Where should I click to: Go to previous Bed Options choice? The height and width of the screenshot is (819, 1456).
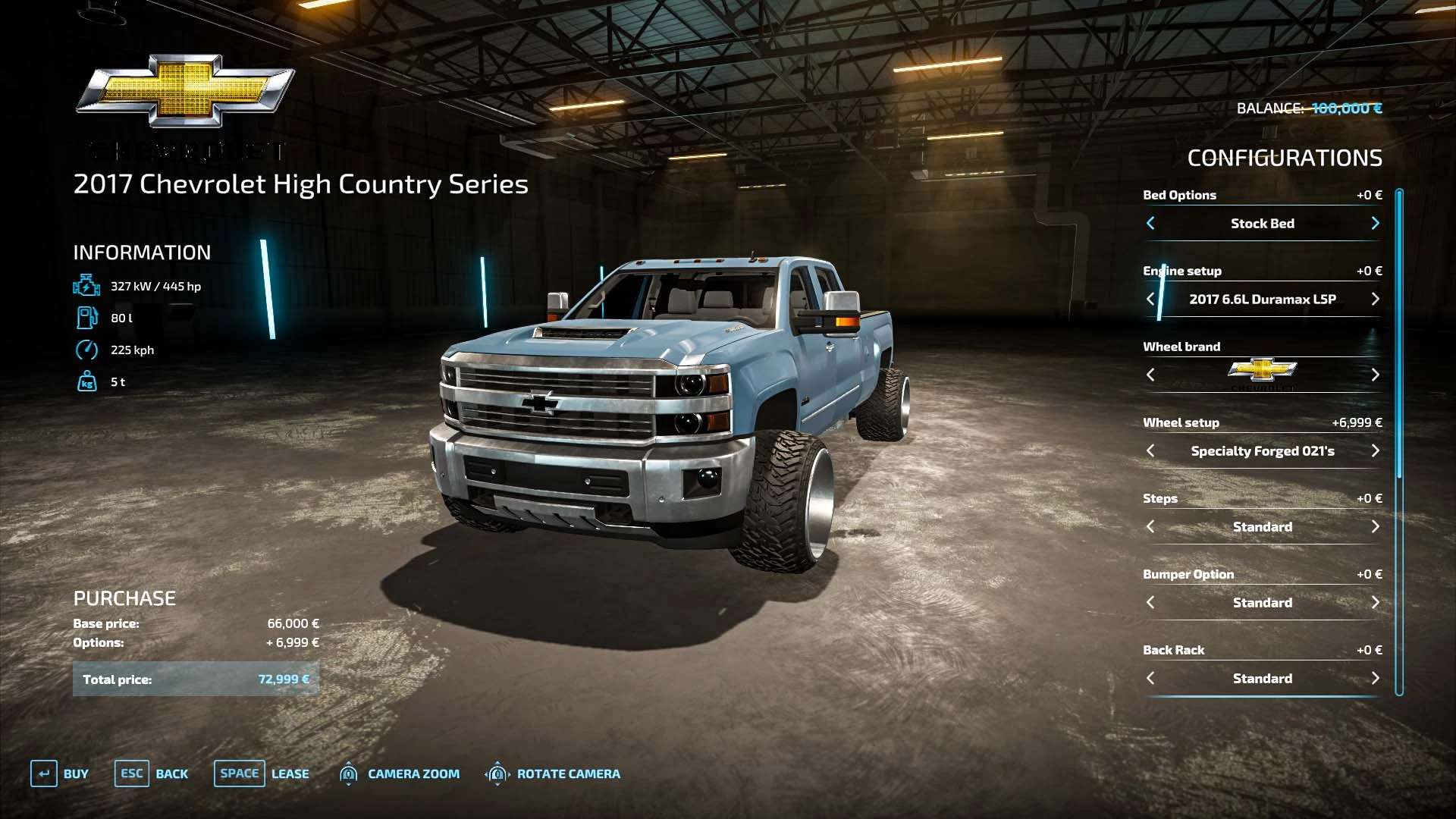1150,223
